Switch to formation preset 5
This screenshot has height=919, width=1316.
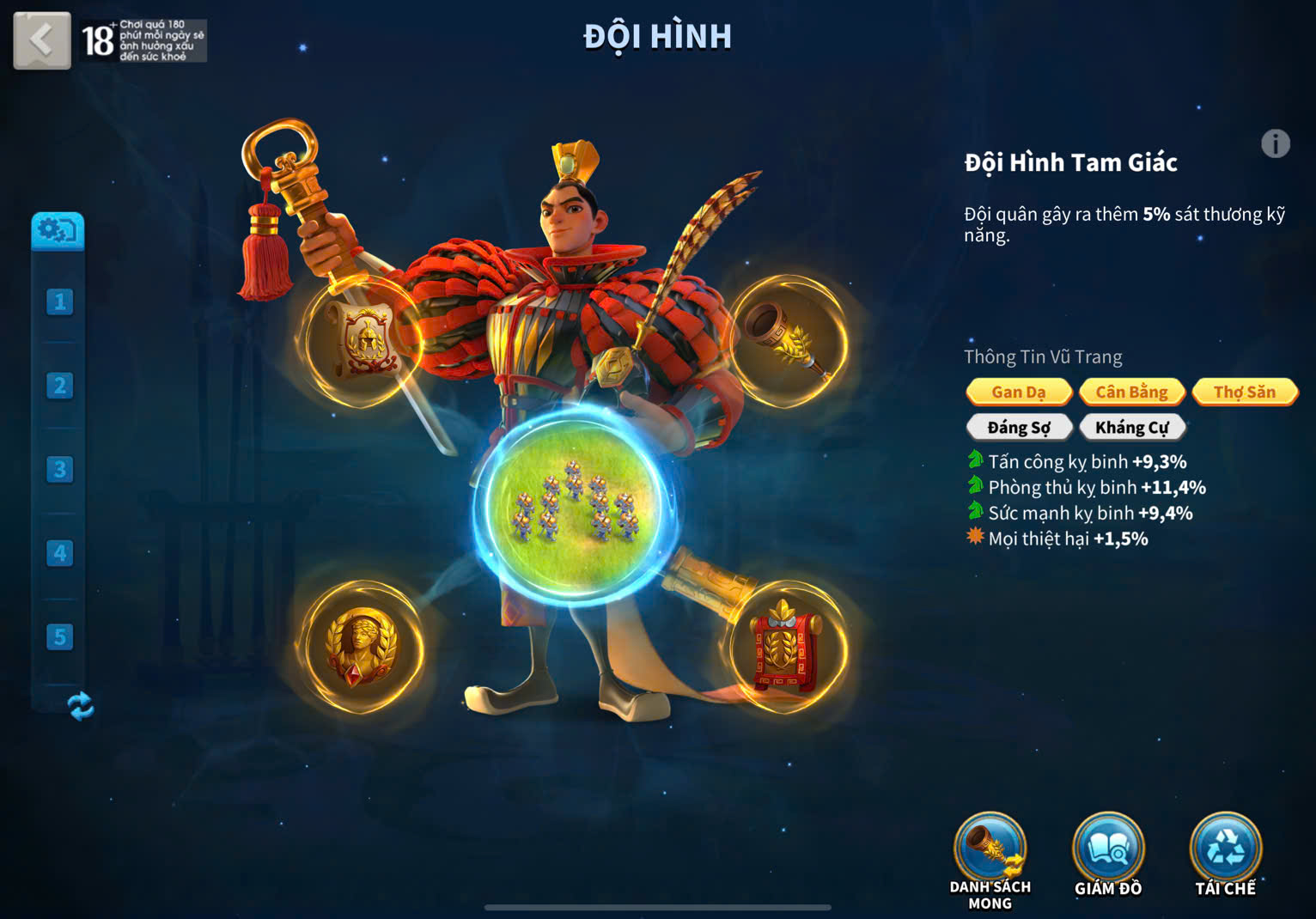pyautogui.click(x=59, y=636)
